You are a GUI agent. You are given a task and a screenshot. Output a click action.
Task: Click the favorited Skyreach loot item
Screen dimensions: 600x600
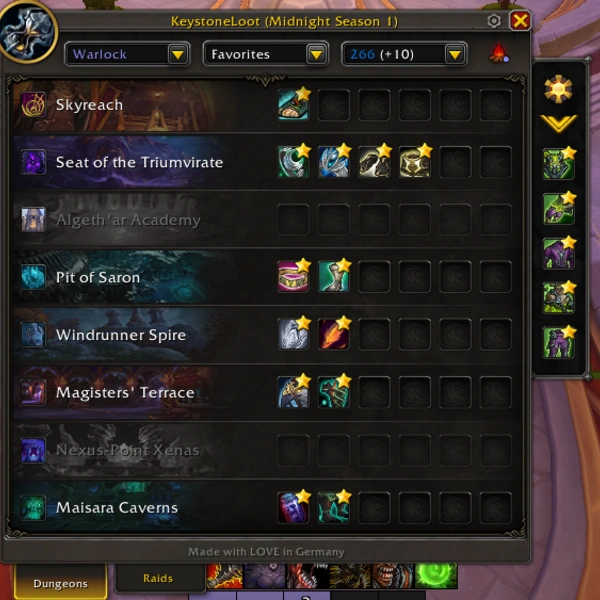(293, 105)
